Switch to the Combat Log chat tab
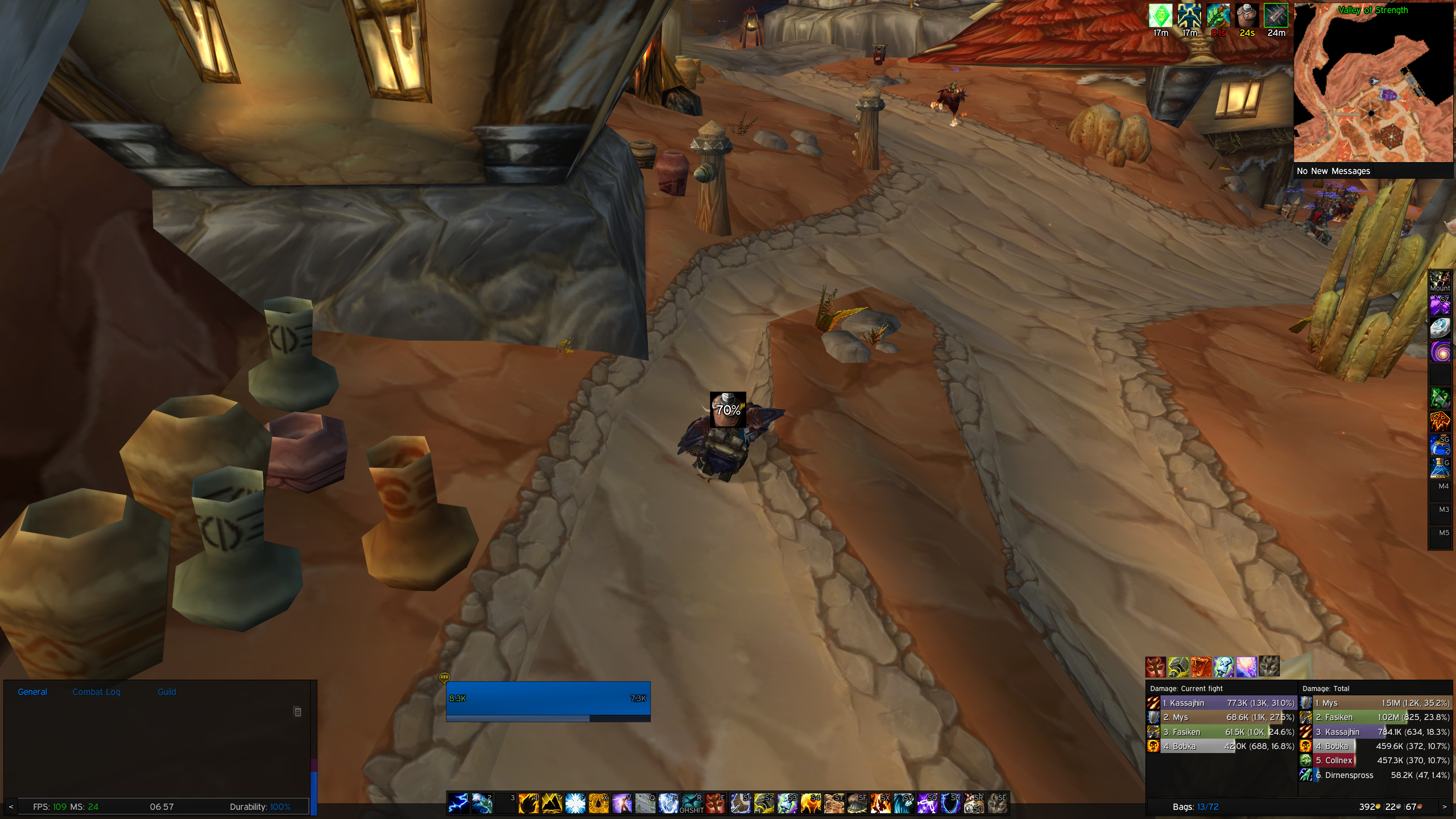The width and height of the screenshot is (1456, 819). 96,692
